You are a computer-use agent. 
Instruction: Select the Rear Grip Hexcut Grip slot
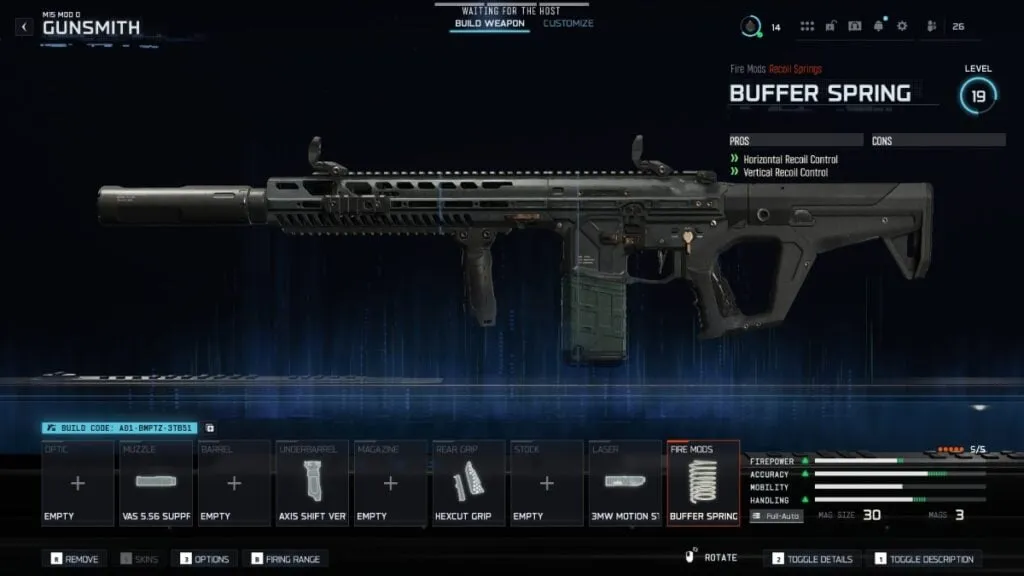(x=468, y=483)
